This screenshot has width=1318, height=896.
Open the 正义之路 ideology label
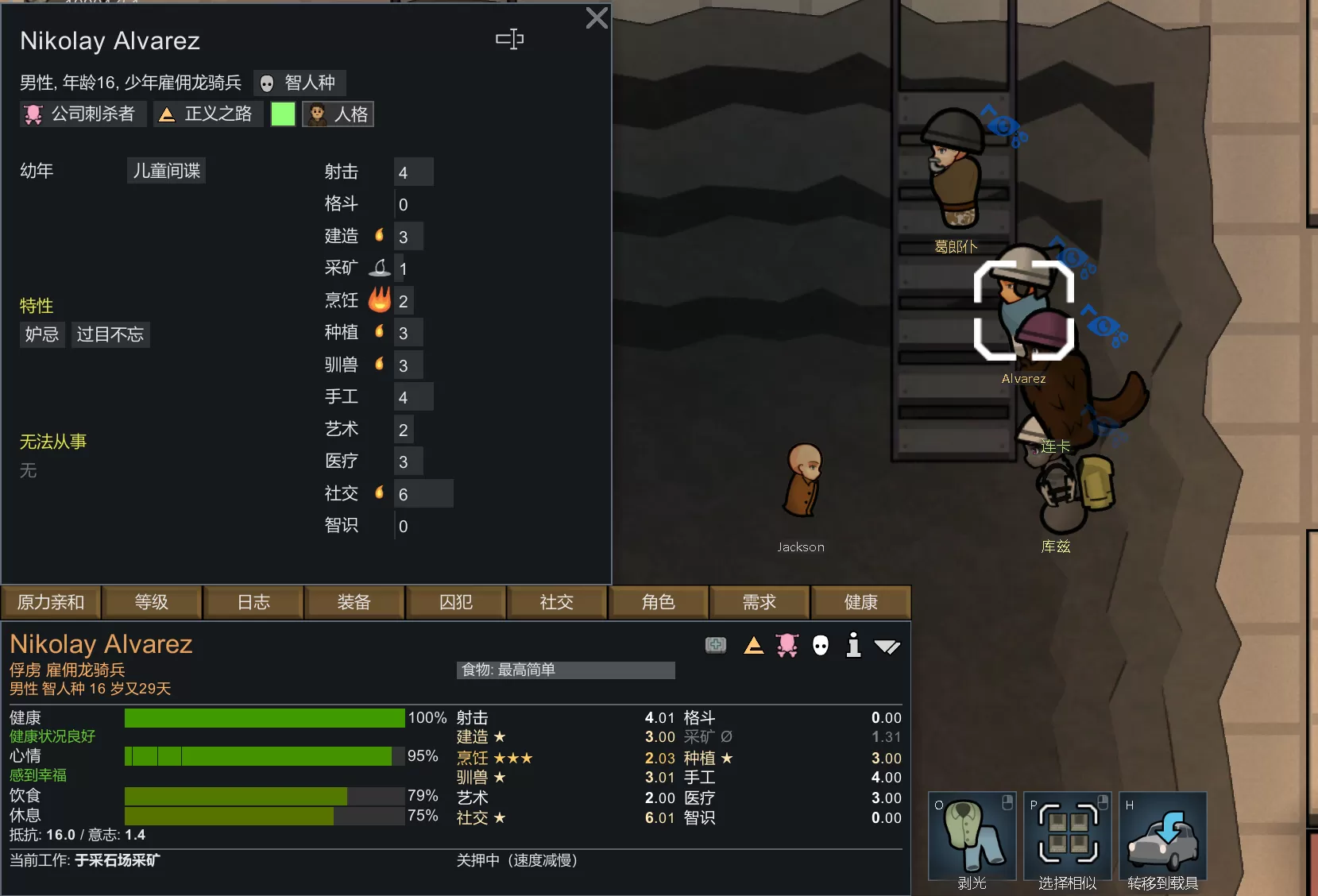(x=207, y=114)
